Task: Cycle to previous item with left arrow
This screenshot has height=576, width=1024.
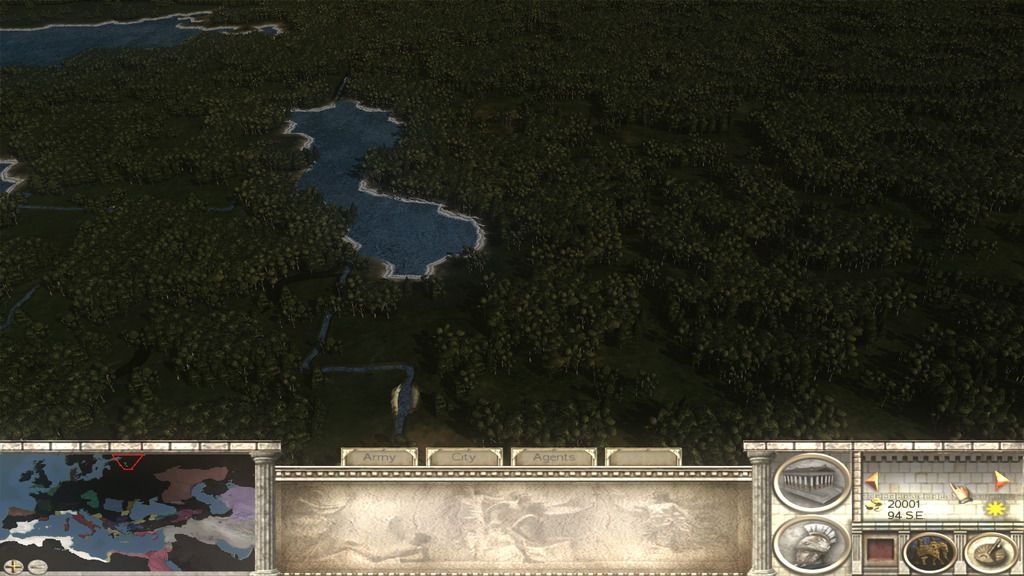Action: pyautogui.click(x=871, y=481)
